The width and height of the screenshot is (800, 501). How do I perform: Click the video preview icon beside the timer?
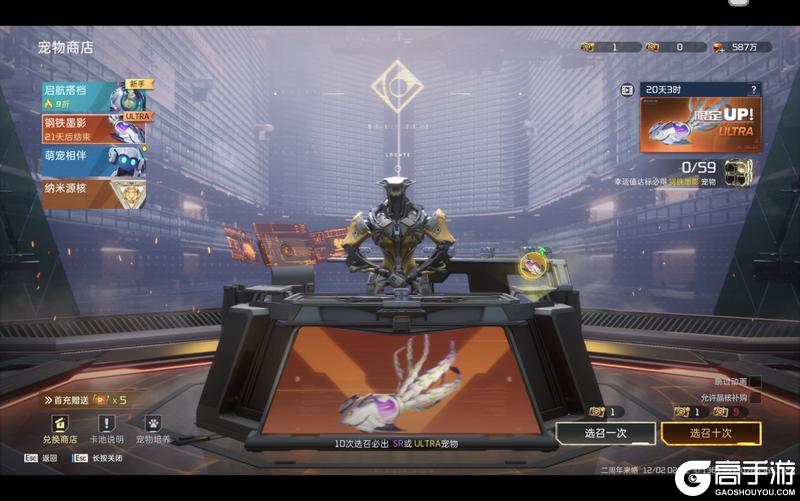coord(628,89)
